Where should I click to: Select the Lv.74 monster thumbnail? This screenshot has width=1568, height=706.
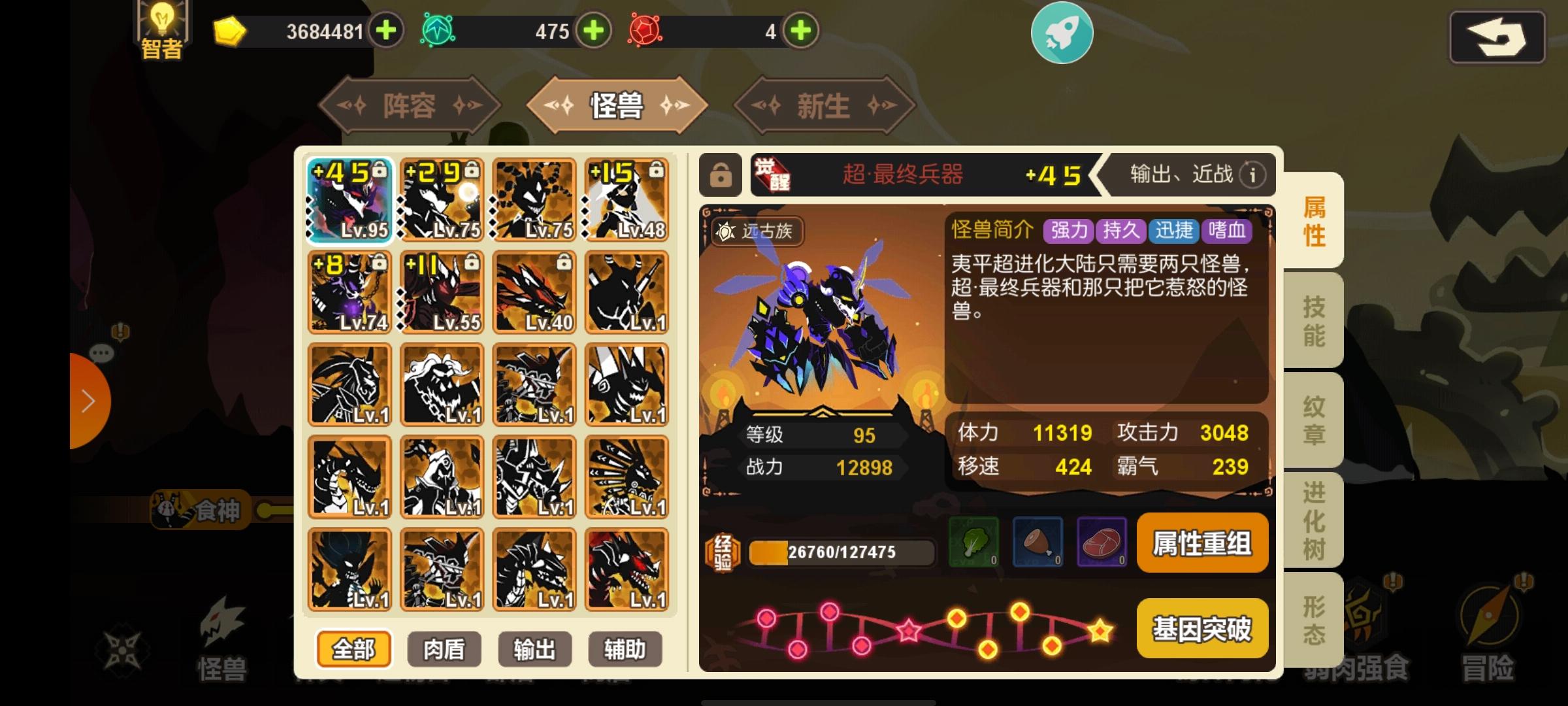349,292
